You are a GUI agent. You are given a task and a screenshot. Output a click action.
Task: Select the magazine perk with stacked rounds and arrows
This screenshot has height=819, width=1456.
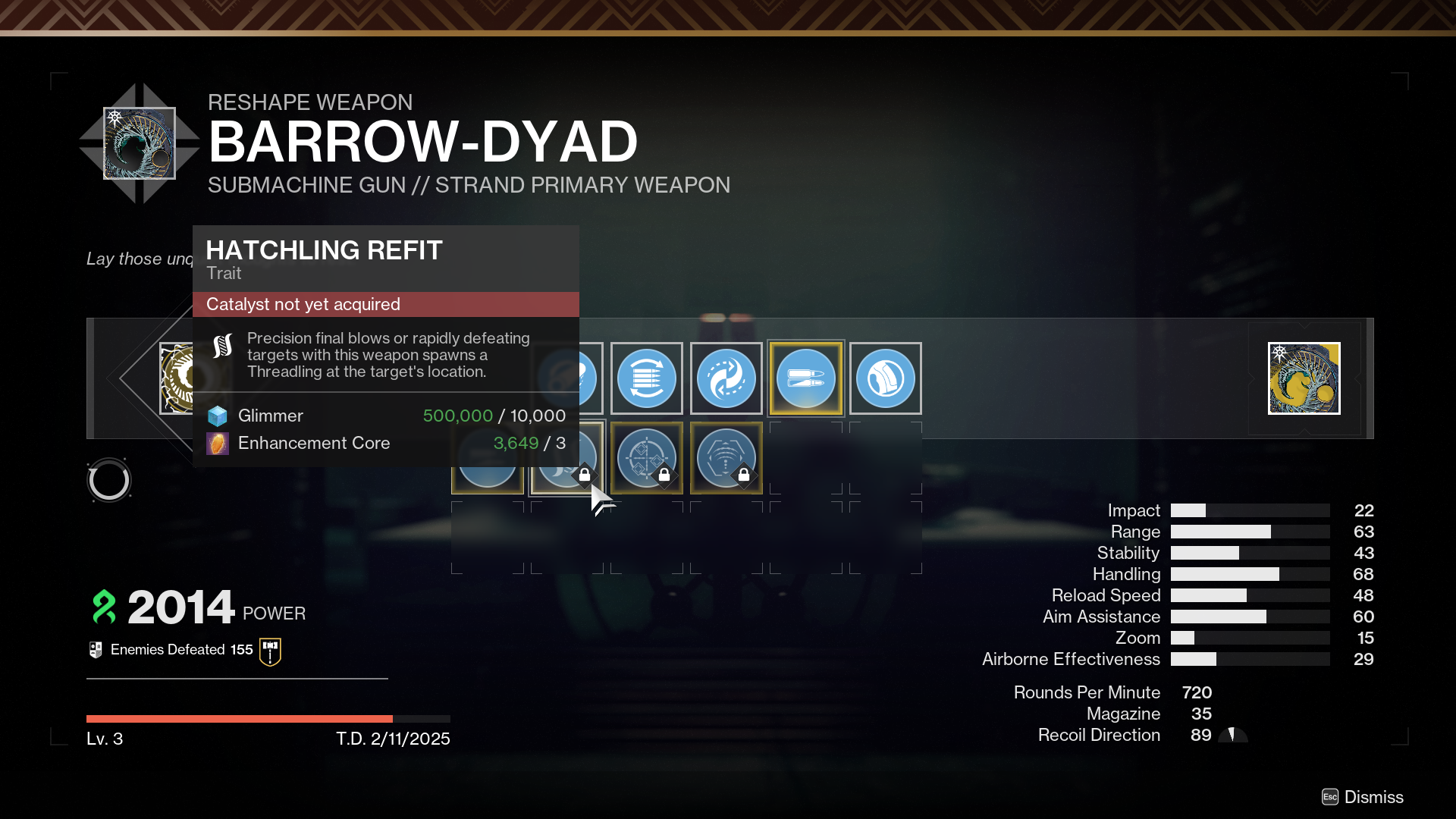pos(646,378)
